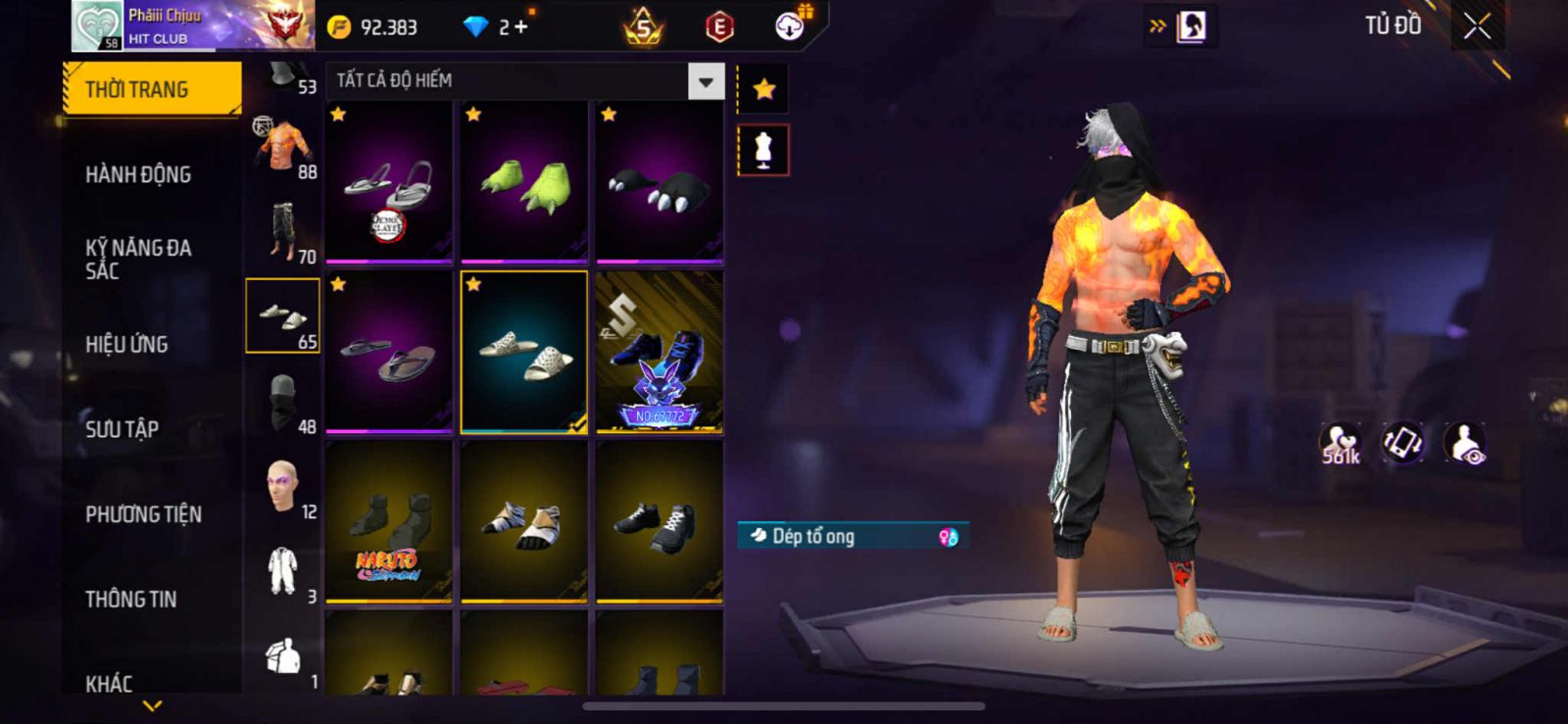Open the Hành Động tab
This screenshot has width=1568, height=724.
tap(138, 174)
